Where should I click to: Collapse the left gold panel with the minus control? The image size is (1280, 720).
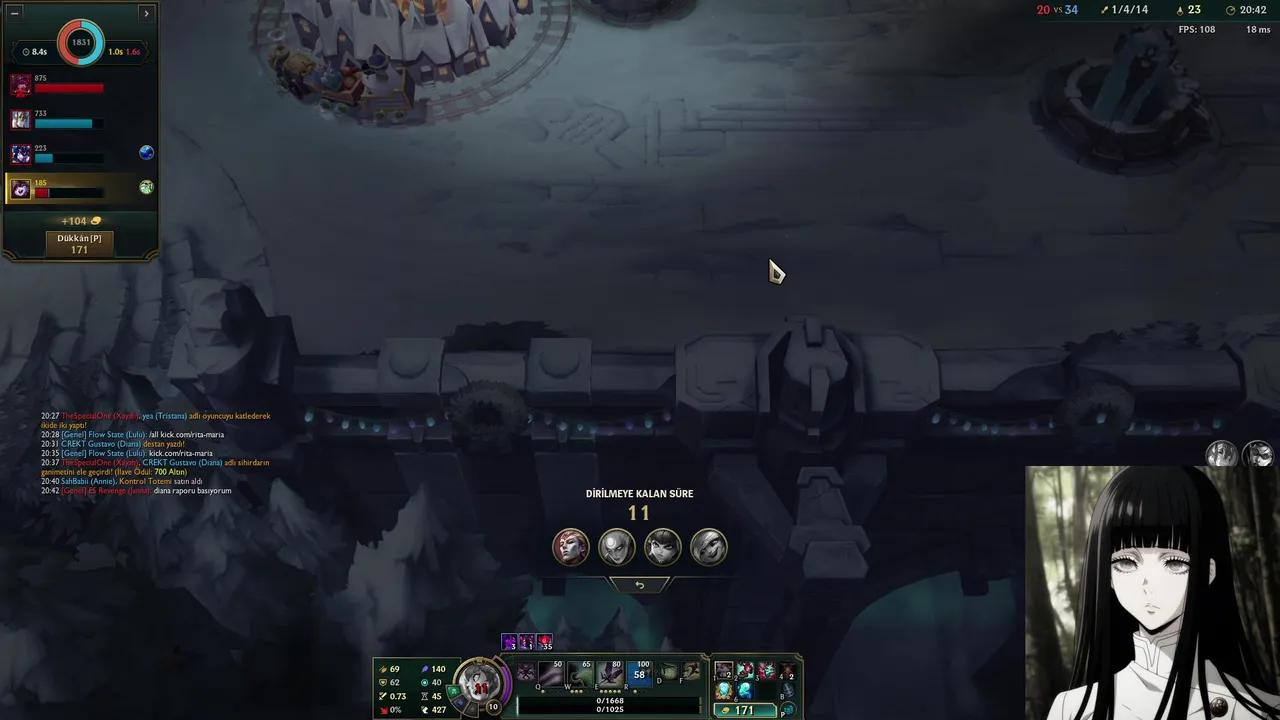pos(14,14)
